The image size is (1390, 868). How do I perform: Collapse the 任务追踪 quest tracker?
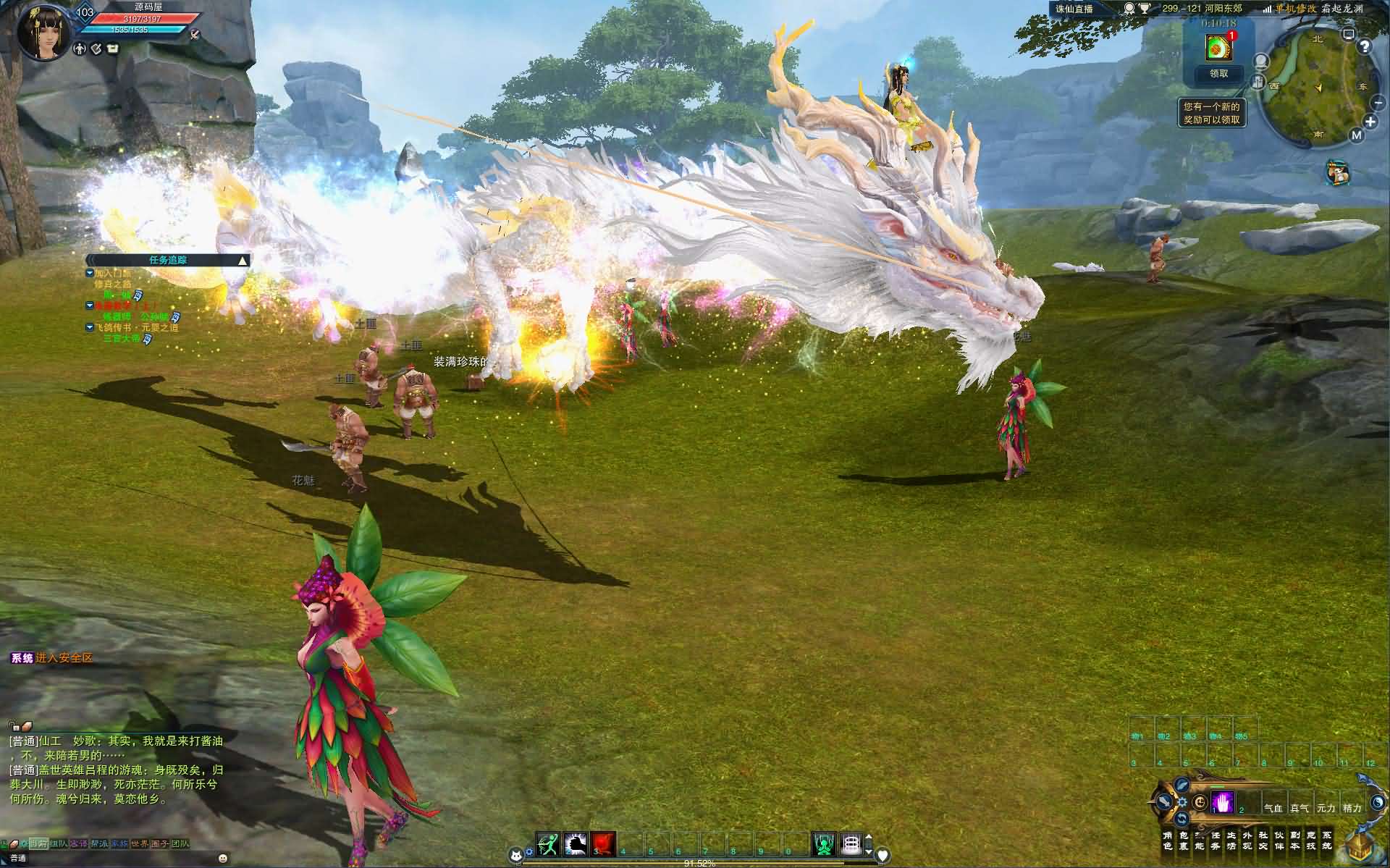point(243,261)
